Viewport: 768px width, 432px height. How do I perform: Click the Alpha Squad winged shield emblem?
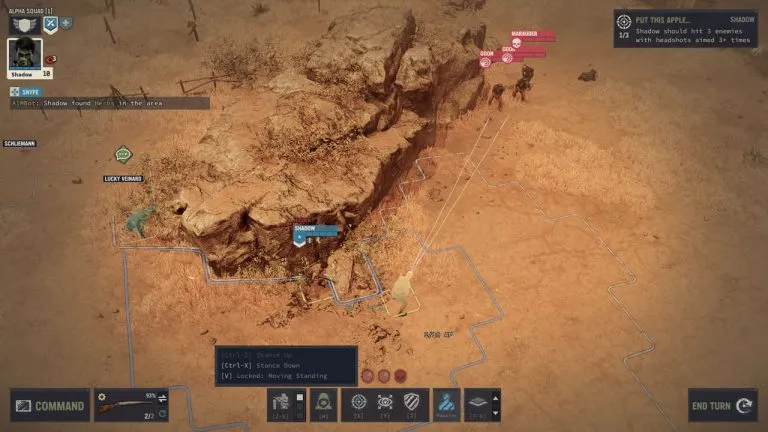[x=22, y=23]
